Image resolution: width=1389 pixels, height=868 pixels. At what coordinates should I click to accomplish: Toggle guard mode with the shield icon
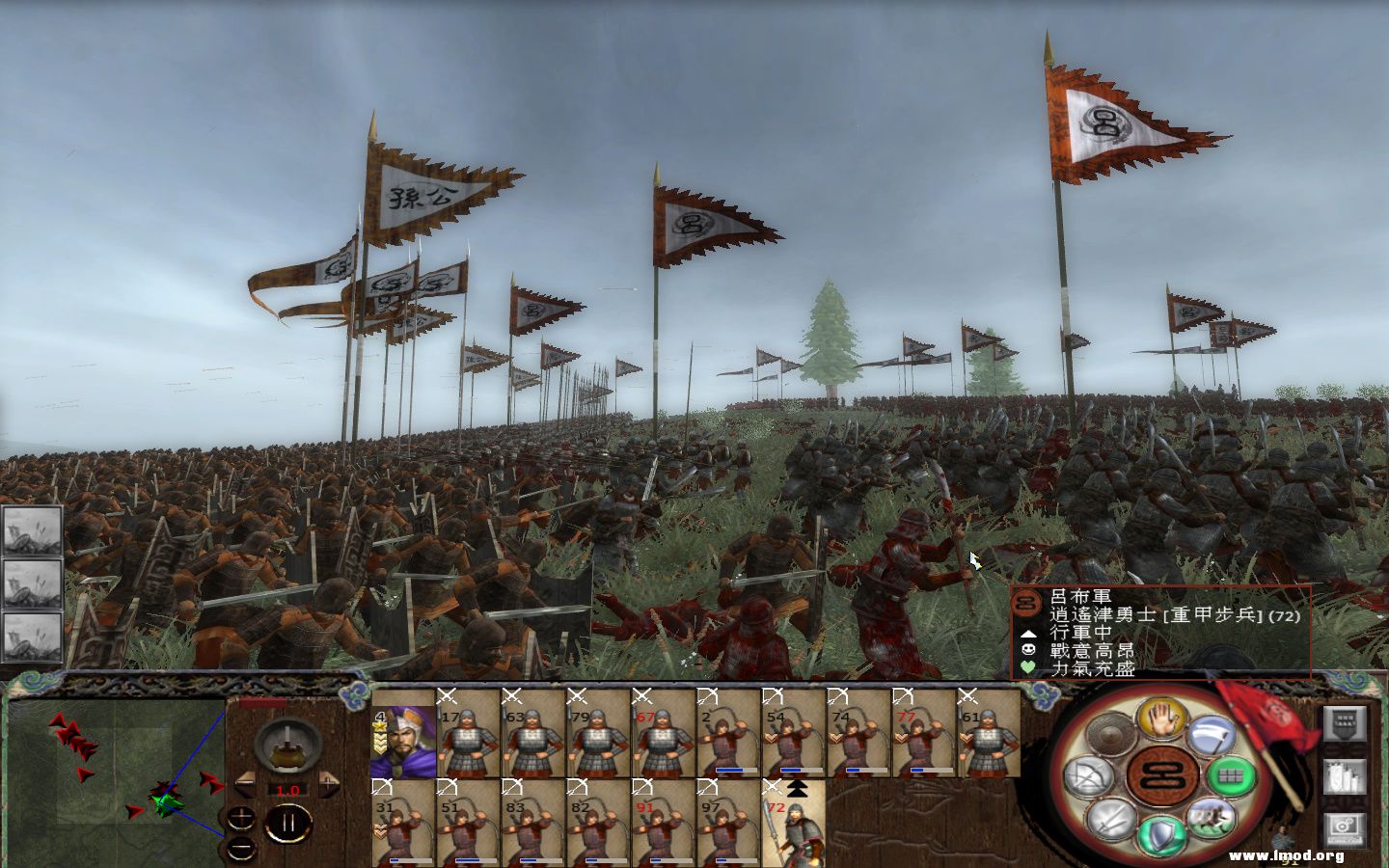pyautogui.click(x=1161, y=833)
